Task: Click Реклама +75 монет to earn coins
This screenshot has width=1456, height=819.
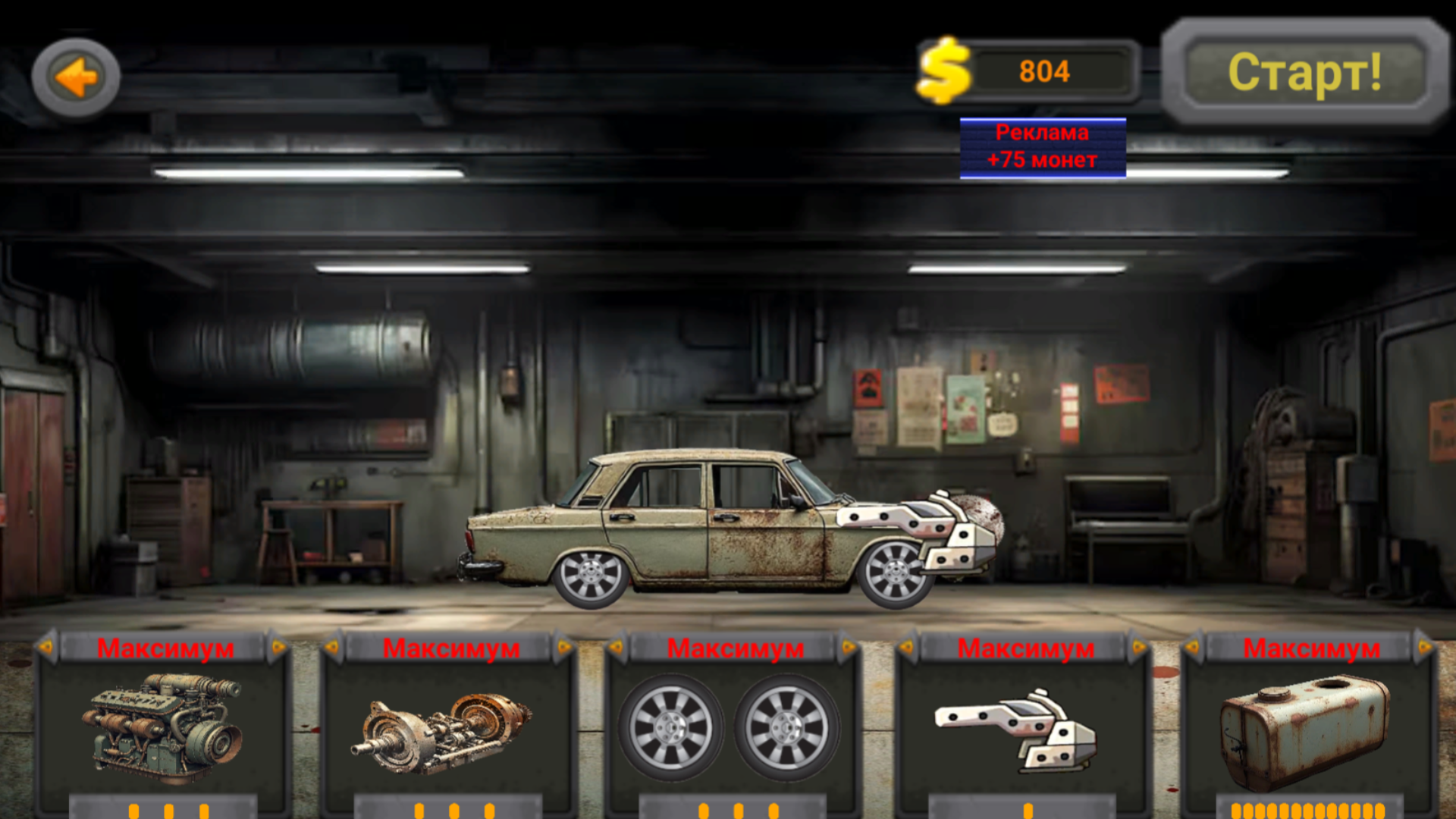Action: pos(1043,148)
